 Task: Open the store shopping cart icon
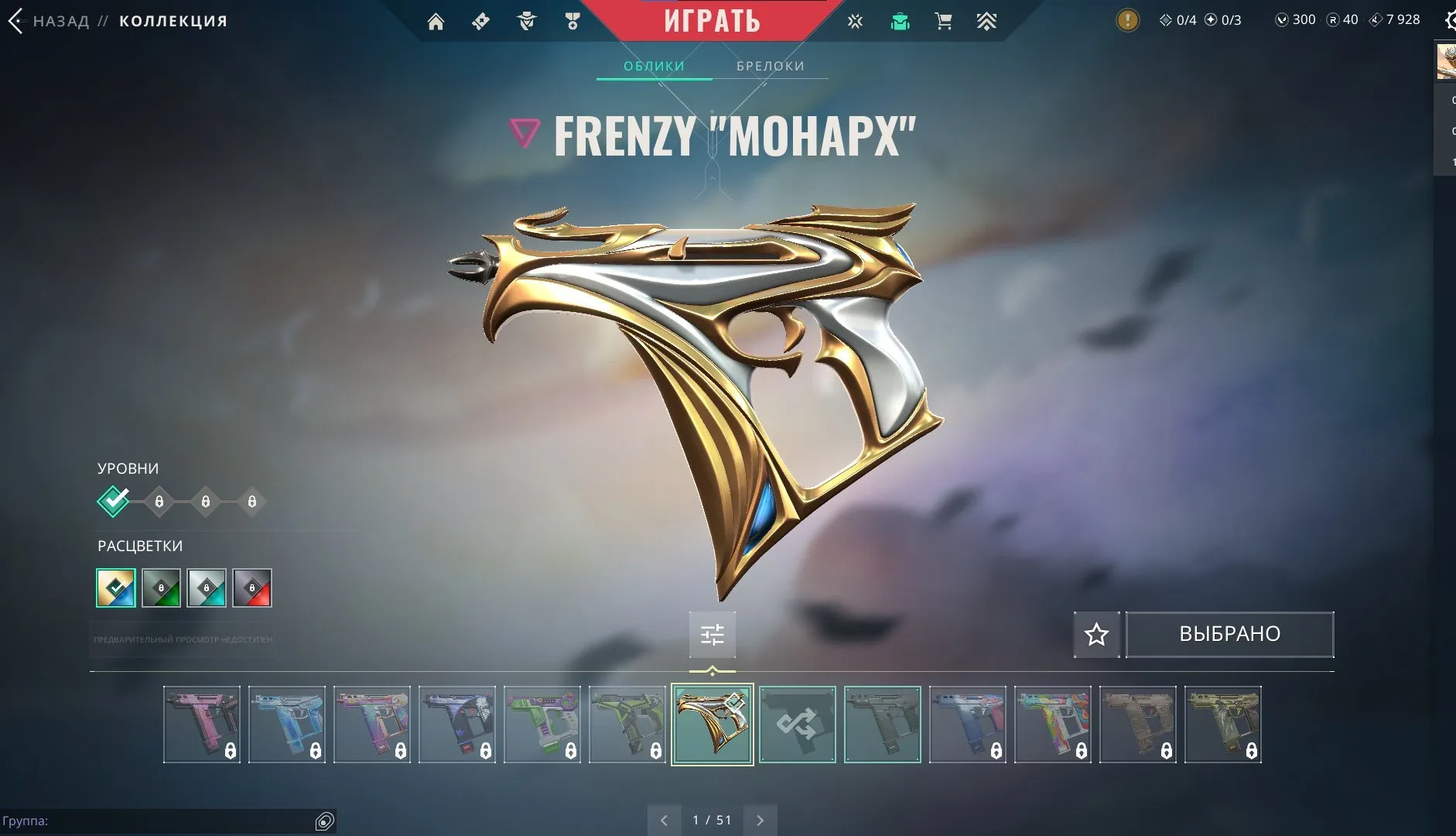point(942,21)
